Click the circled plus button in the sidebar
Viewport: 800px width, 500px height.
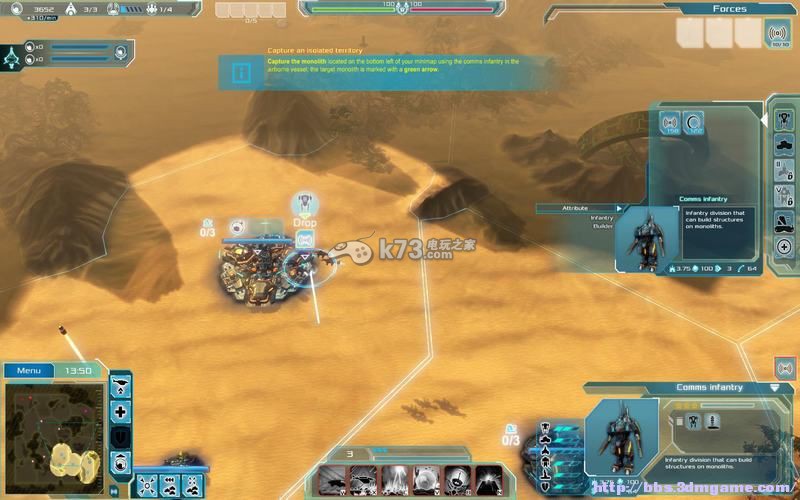point(784,247)
